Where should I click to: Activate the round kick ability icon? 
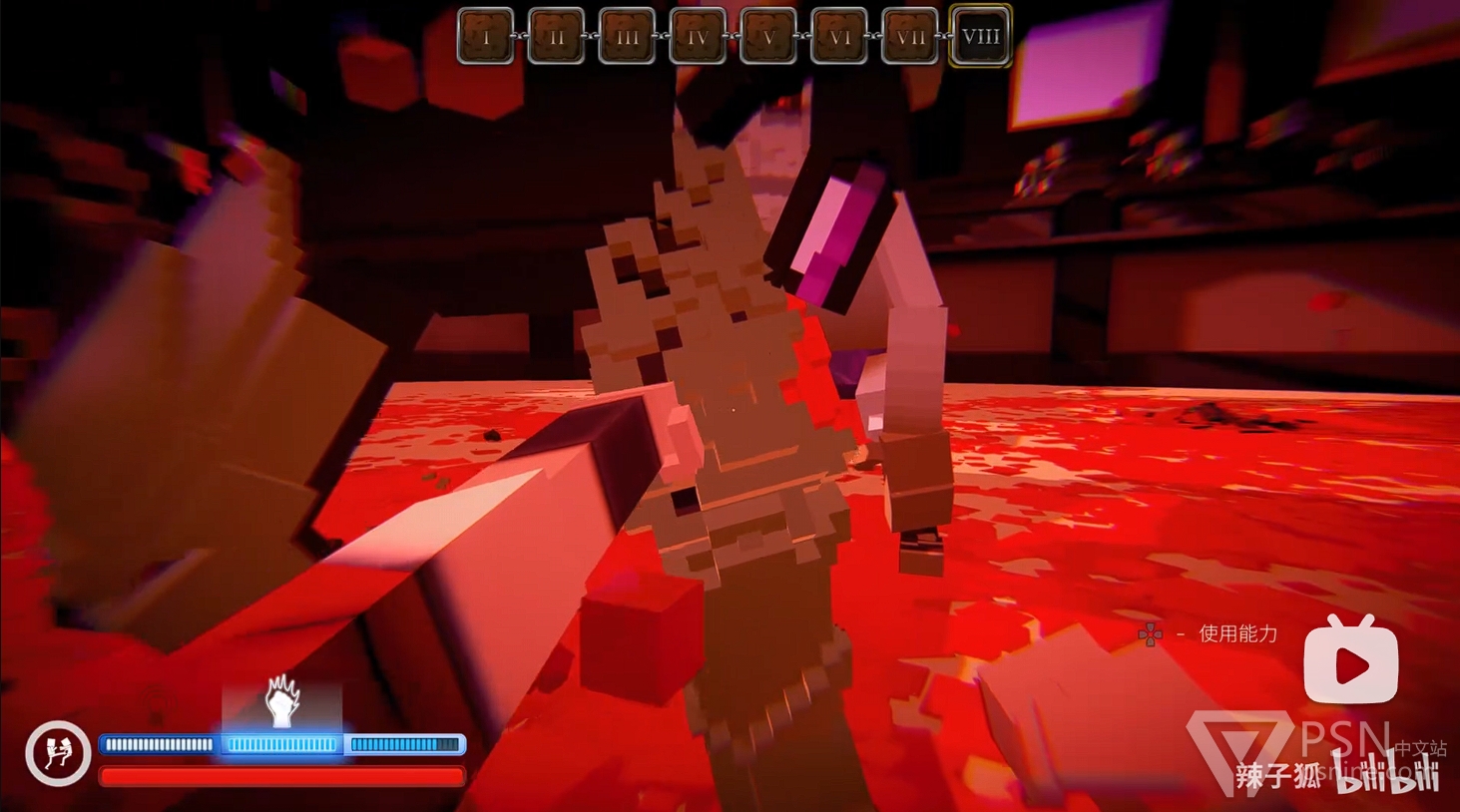coord(58,753)
